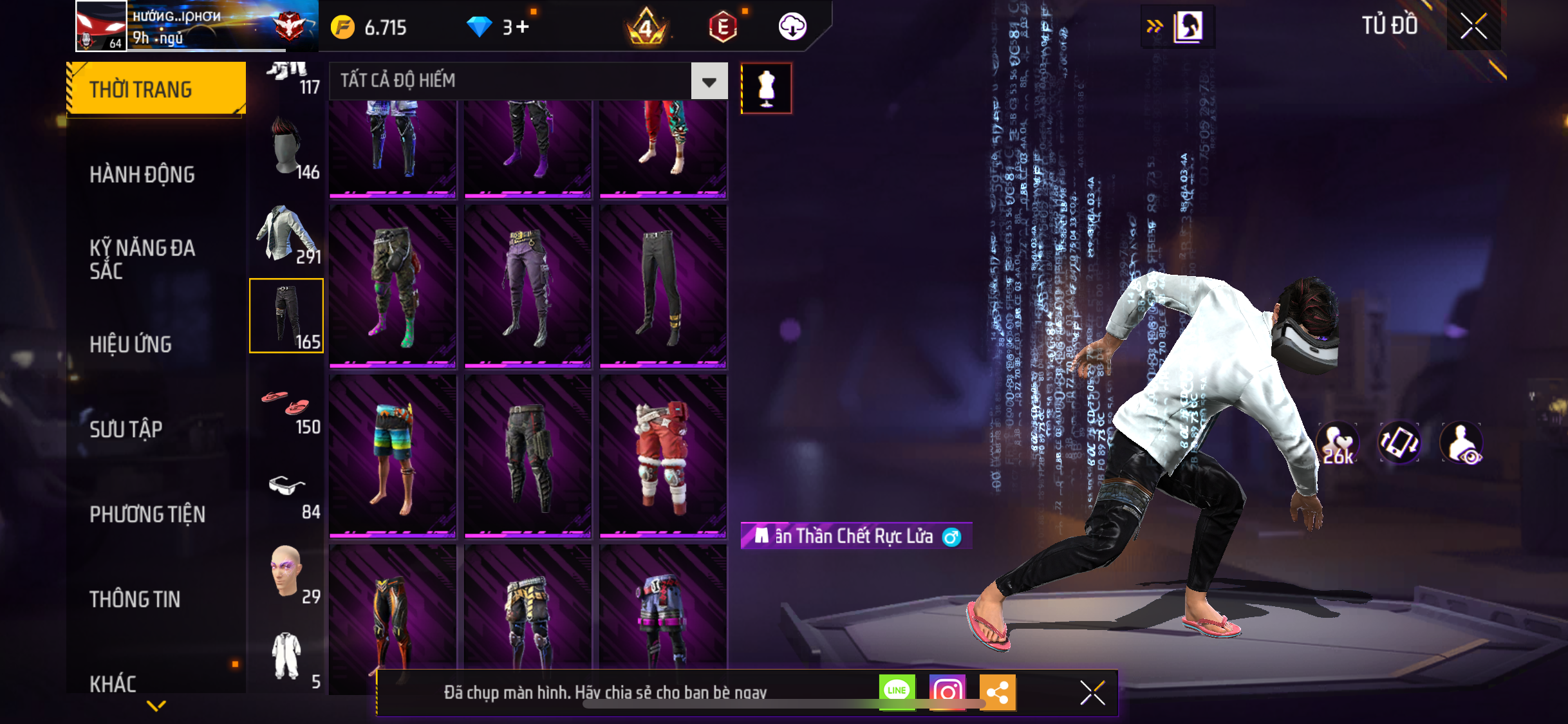The image size is (1568, 724).
Task: Select the Hiệu Ứng category
Action: 131,344
